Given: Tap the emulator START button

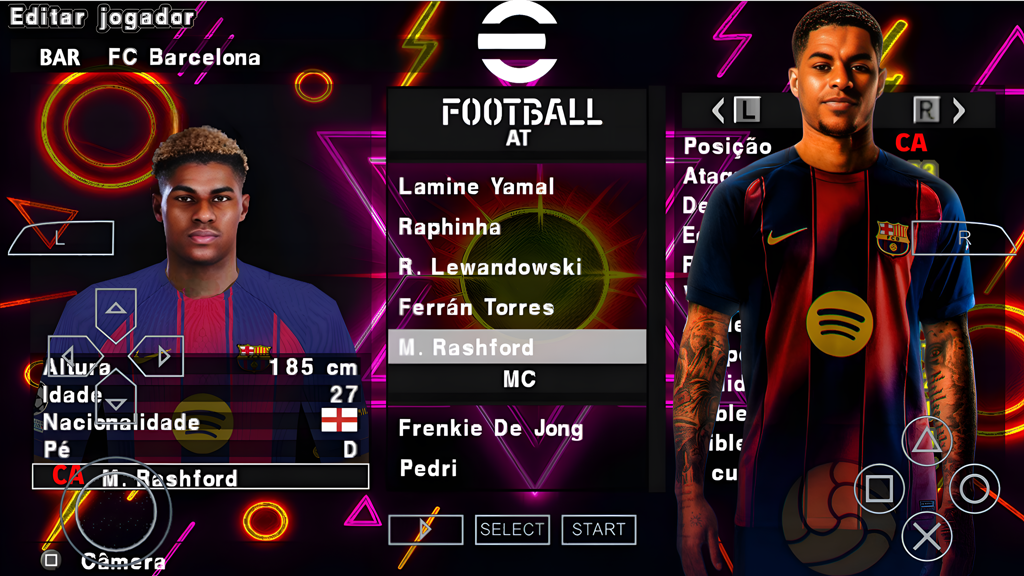Looking at the screenshot, I should point(599,530).
